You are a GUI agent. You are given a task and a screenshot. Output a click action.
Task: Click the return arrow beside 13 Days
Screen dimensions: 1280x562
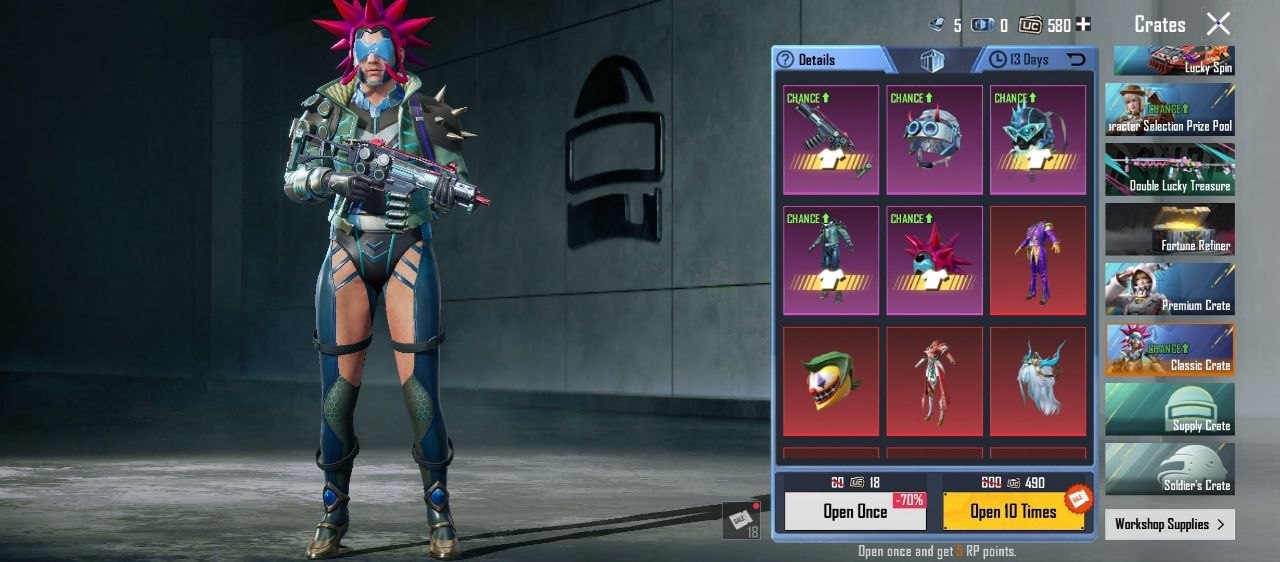[1076, 60]
